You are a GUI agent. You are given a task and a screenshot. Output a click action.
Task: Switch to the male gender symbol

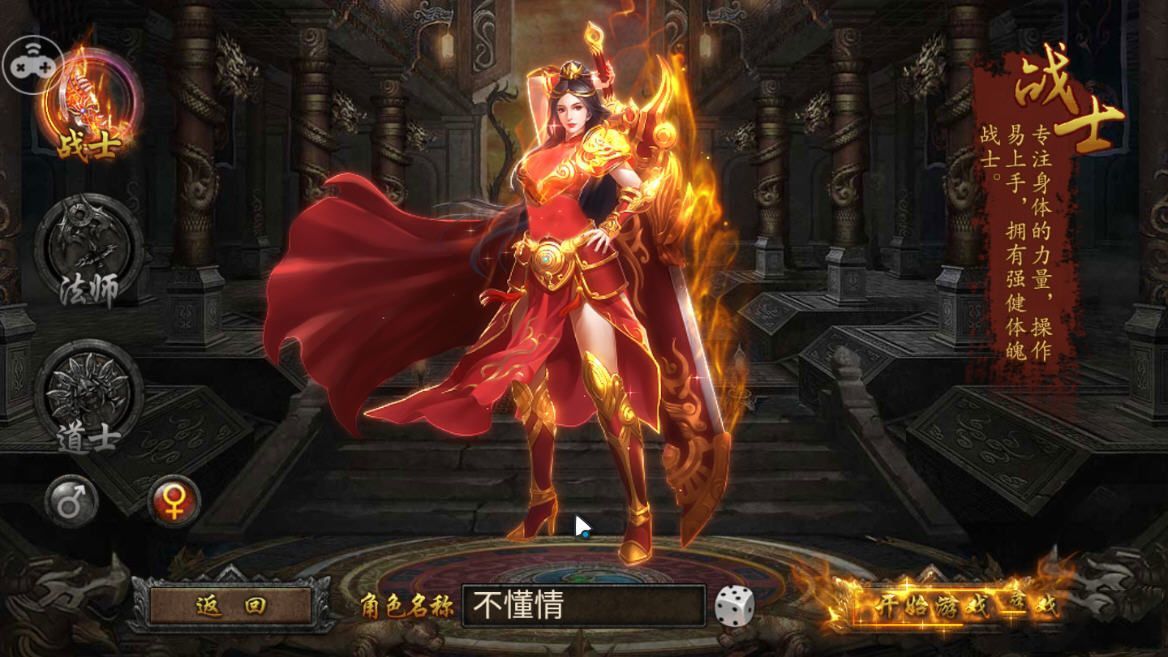tap(72, 501)
